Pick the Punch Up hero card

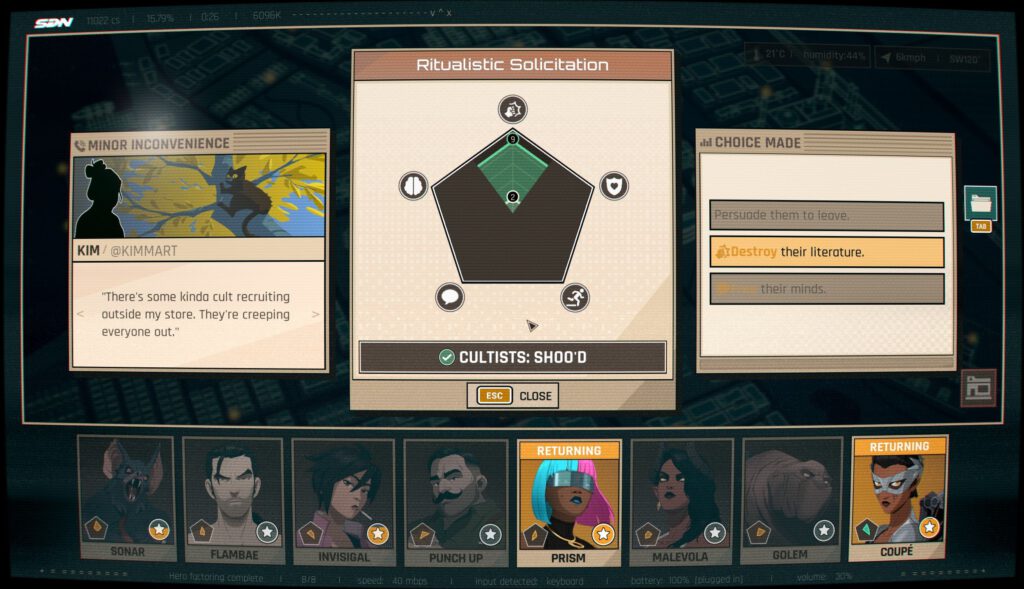(455, 497)
